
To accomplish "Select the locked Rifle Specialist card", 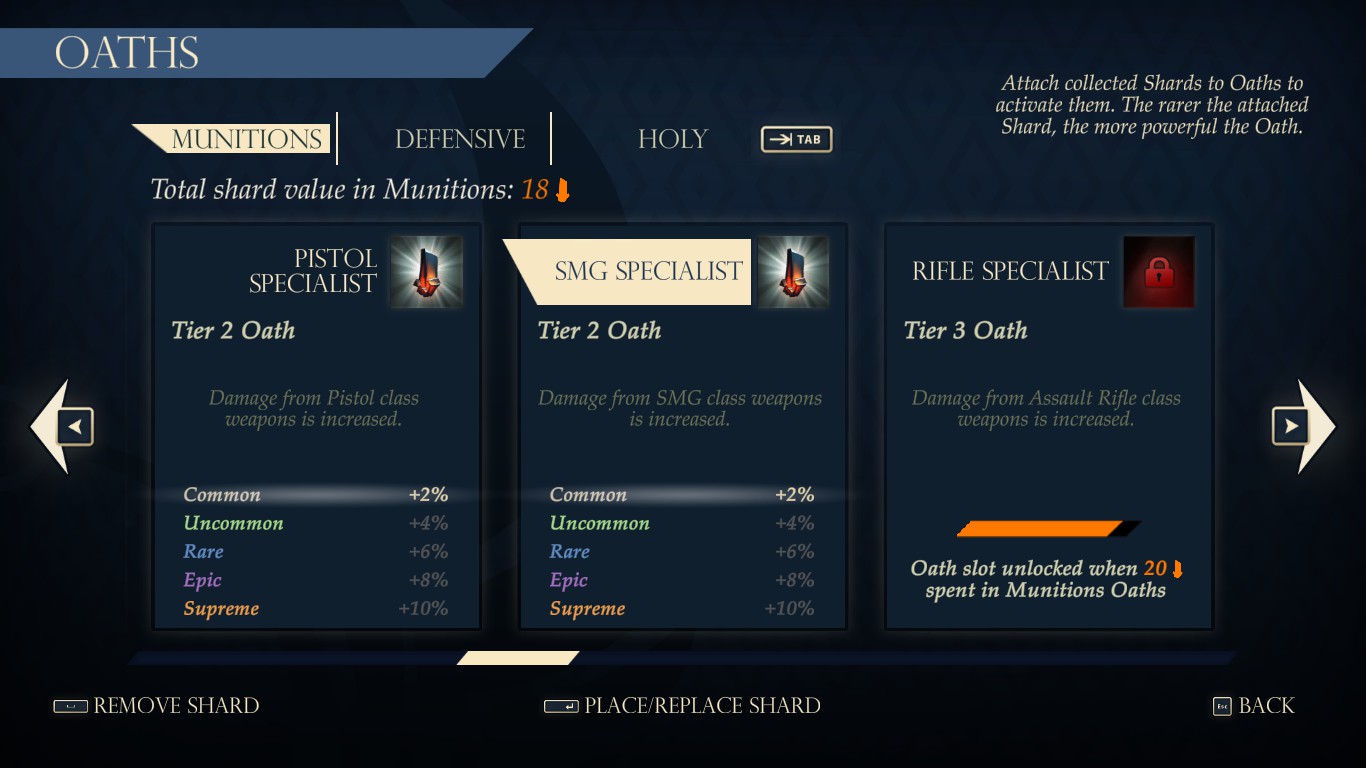I will coord(1049,425).
